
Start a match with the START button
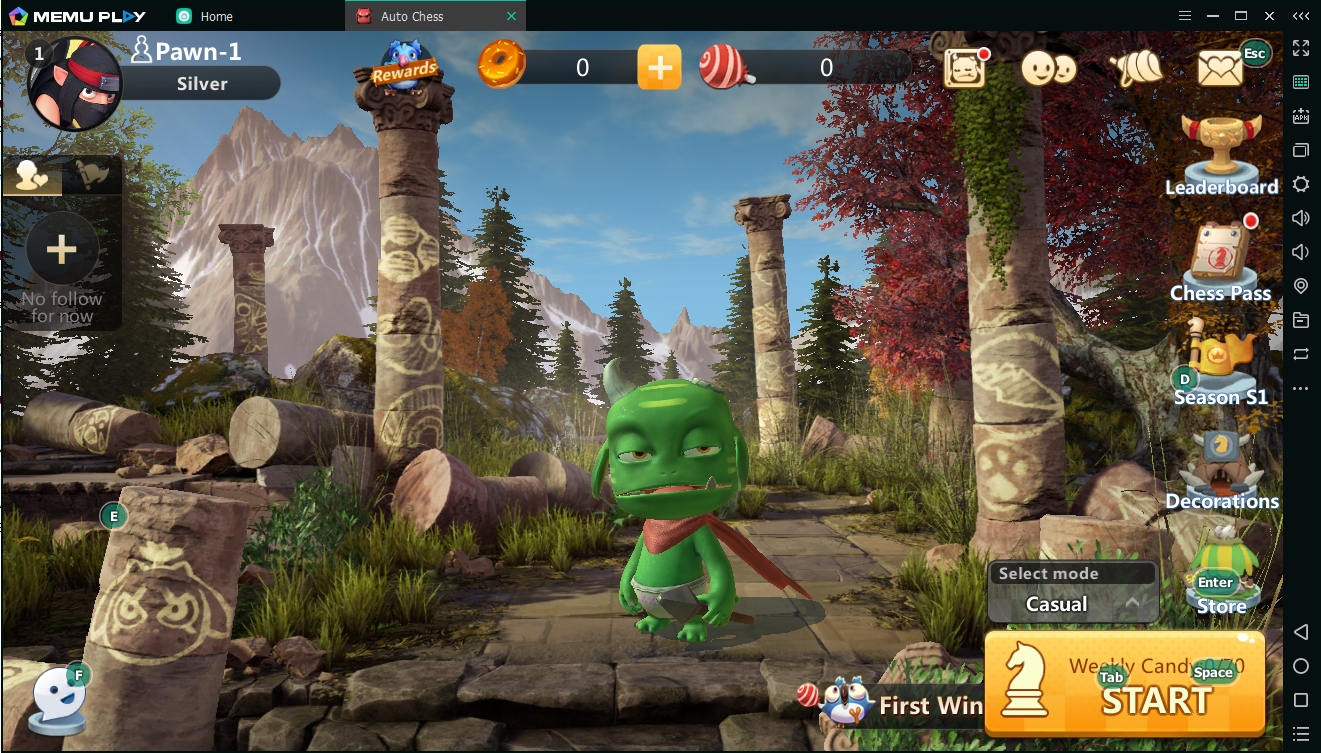tap(1125, 684)
